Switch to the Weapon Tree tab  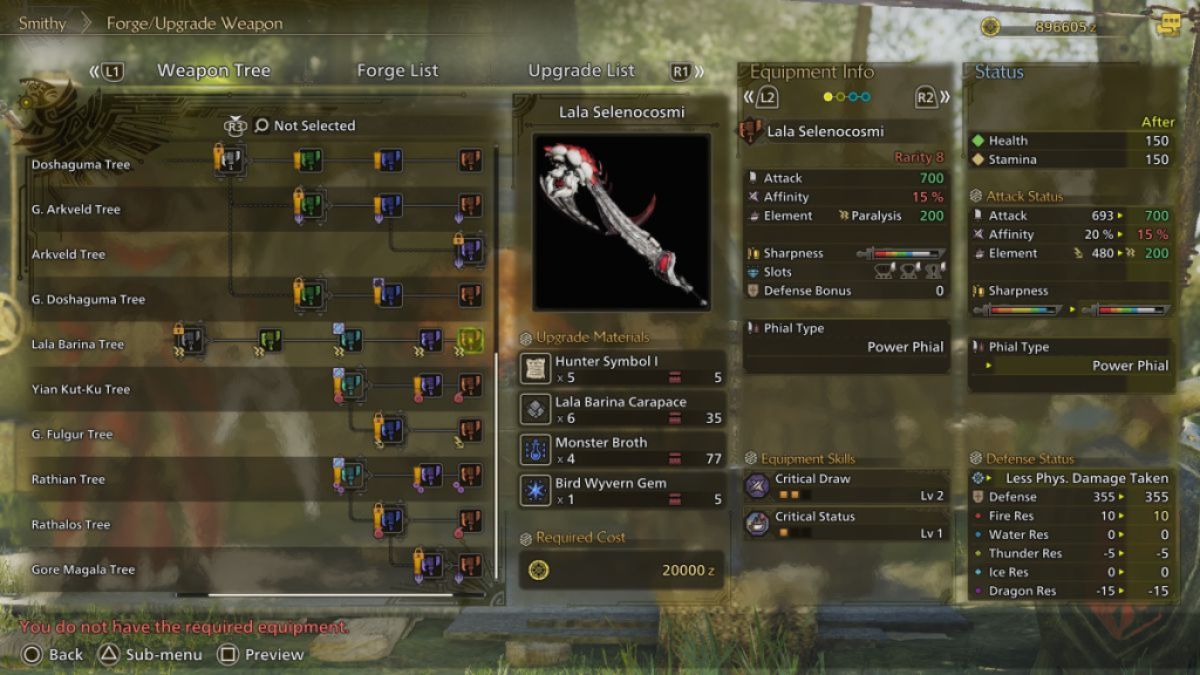[x=213, y=71]
